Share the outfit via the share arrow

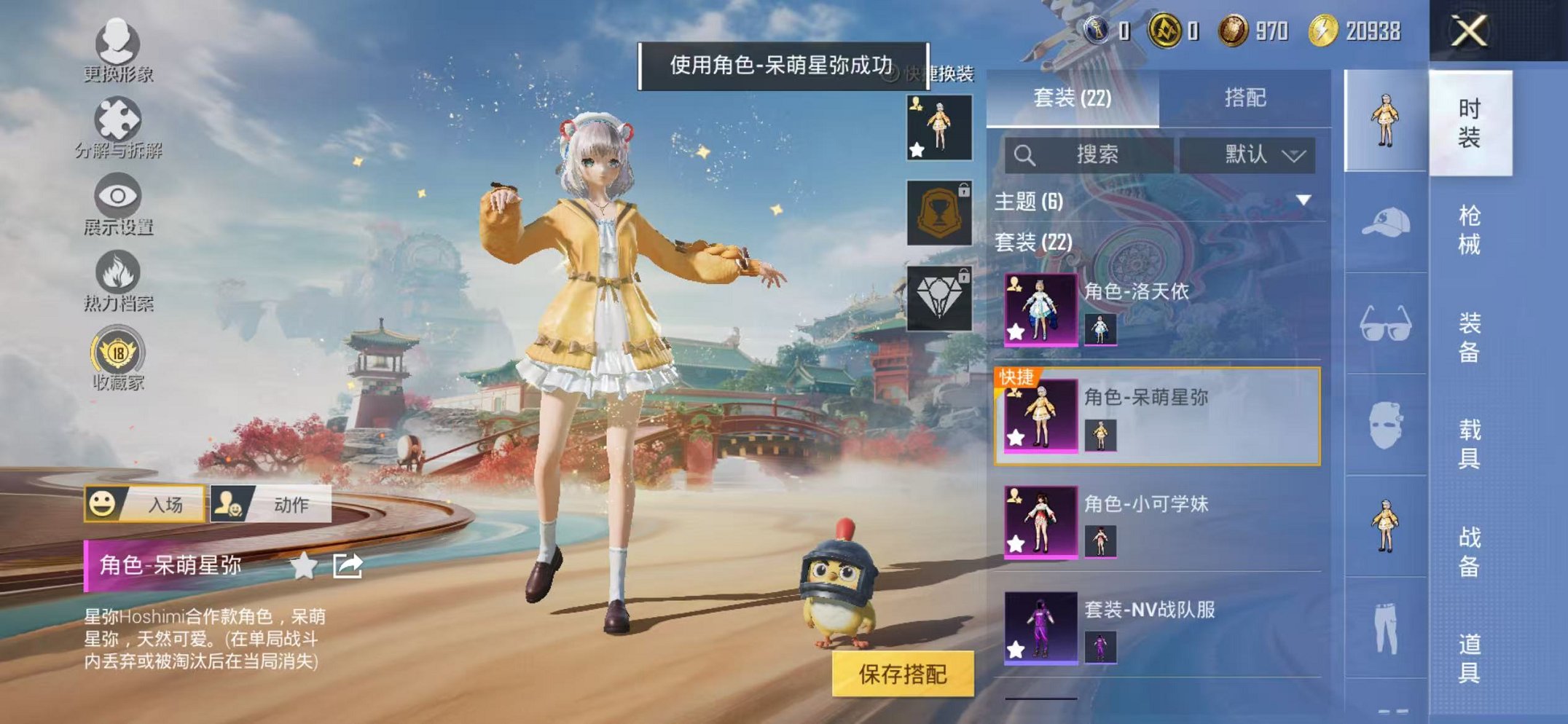(348, 564)
